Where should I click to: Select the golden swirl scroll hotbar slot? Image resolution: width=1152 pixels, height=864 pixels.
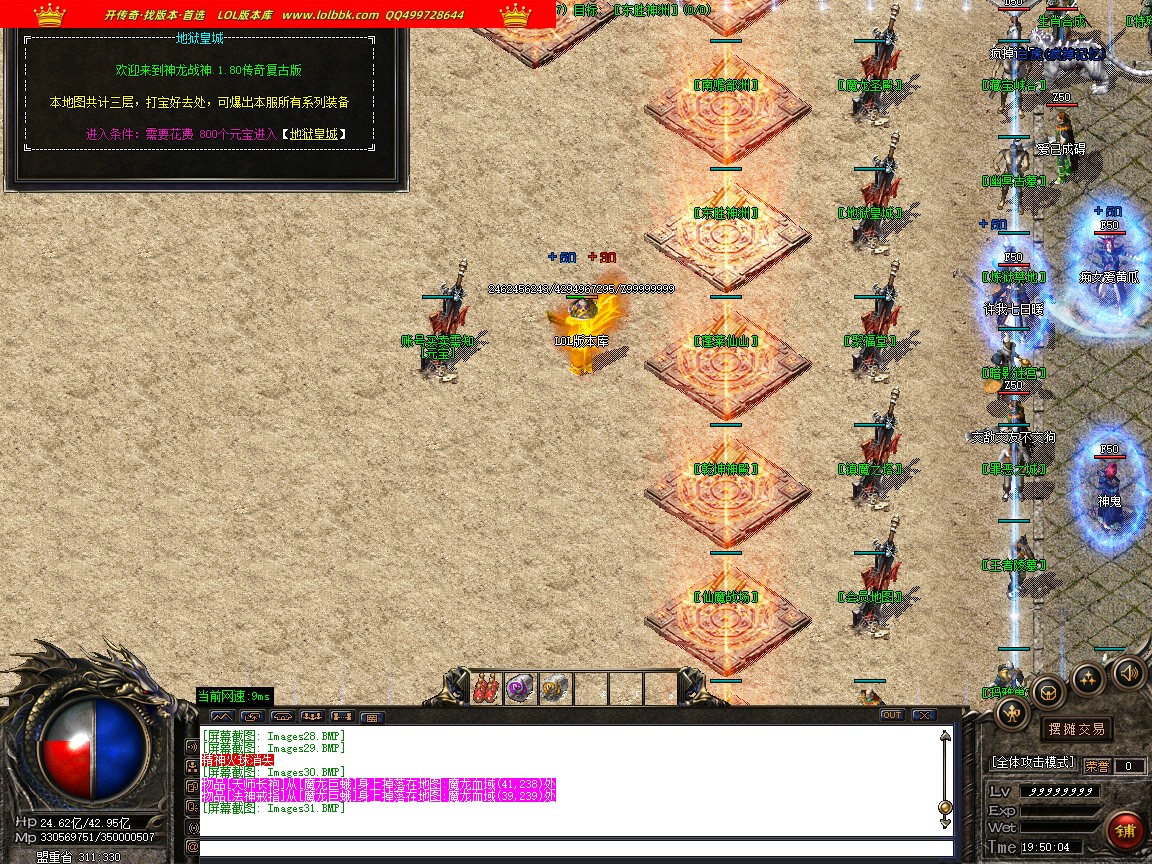coord(553,689)
